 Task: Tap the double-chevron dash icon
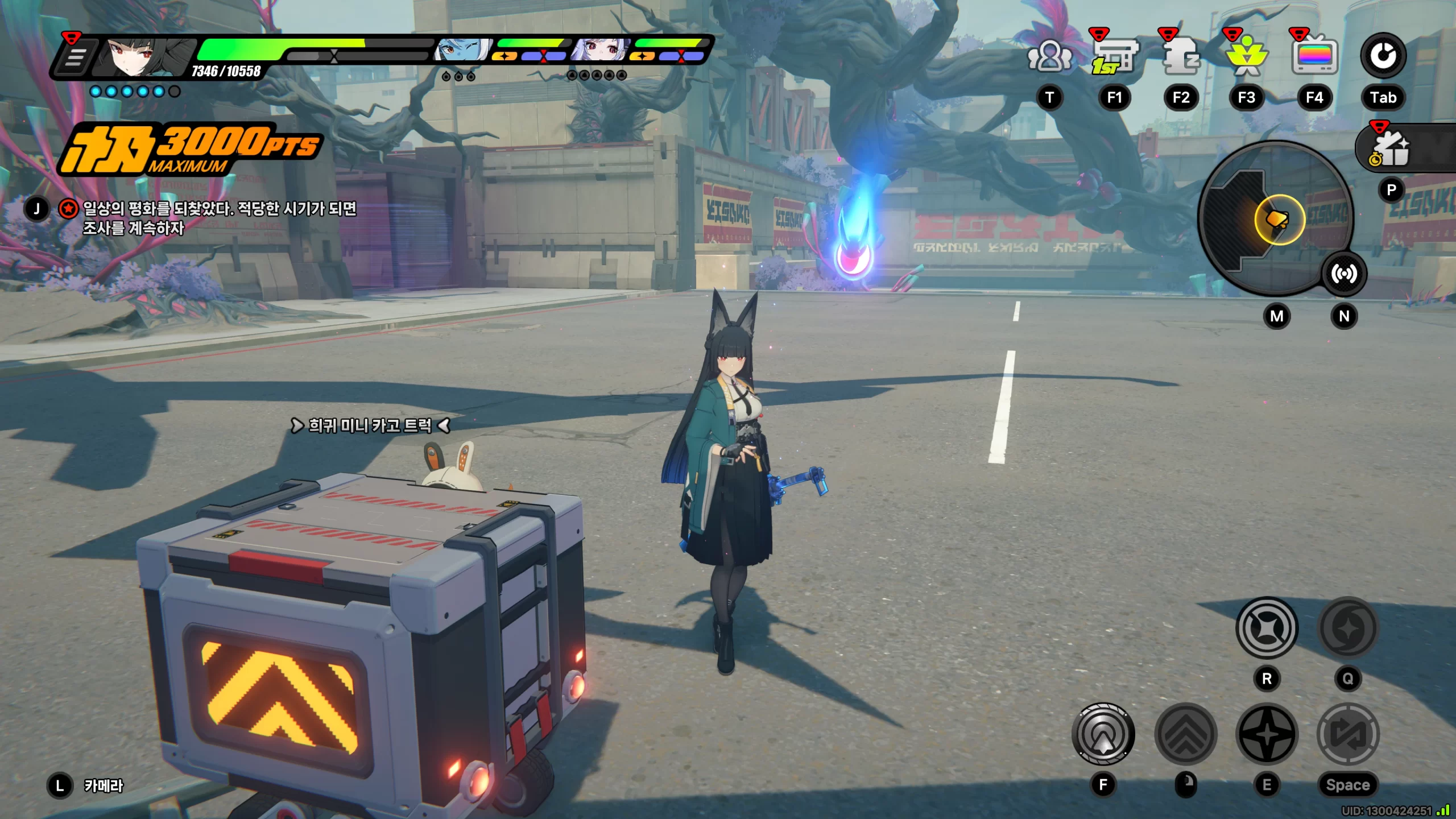pyautogui.click(x=1186, y=734)
